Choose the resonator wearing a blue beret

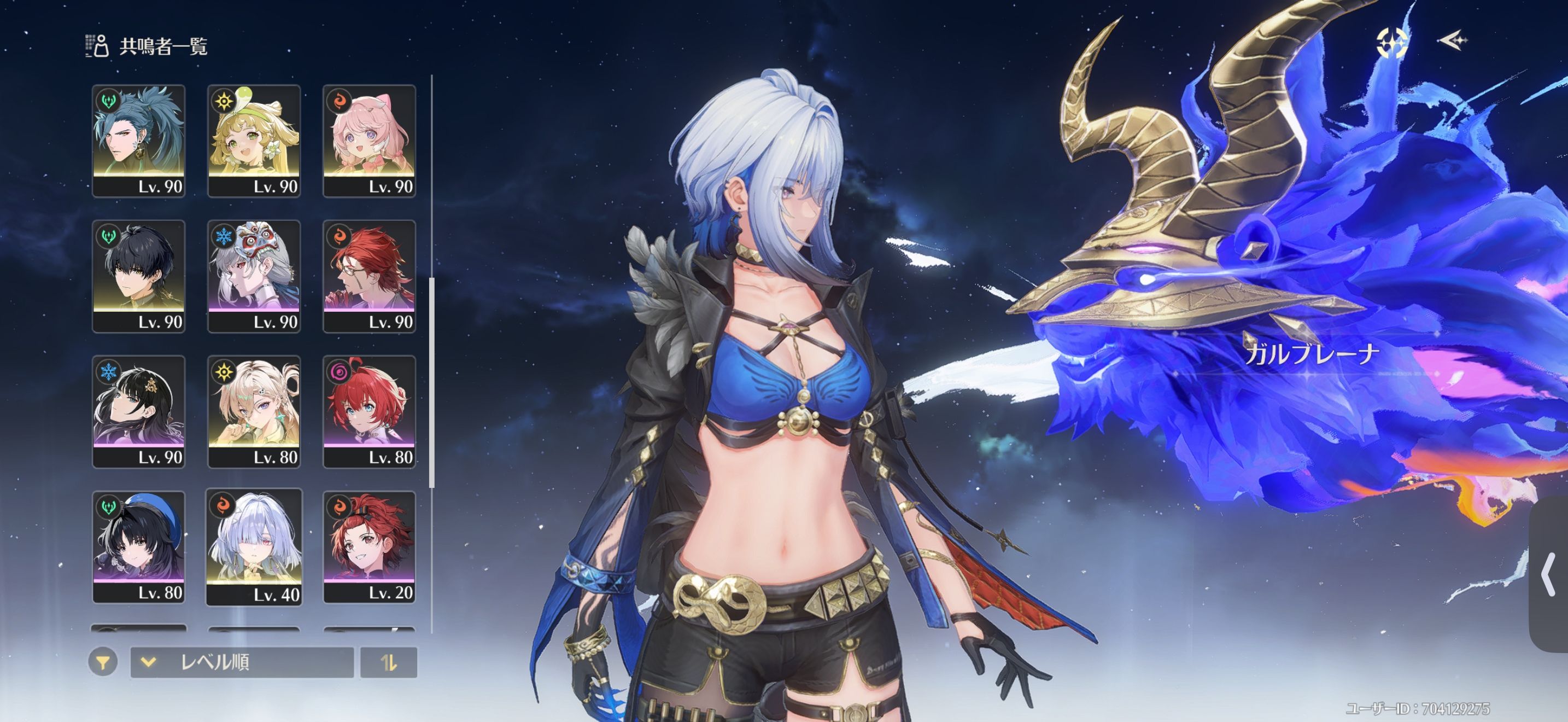click(x=138, y=546)
